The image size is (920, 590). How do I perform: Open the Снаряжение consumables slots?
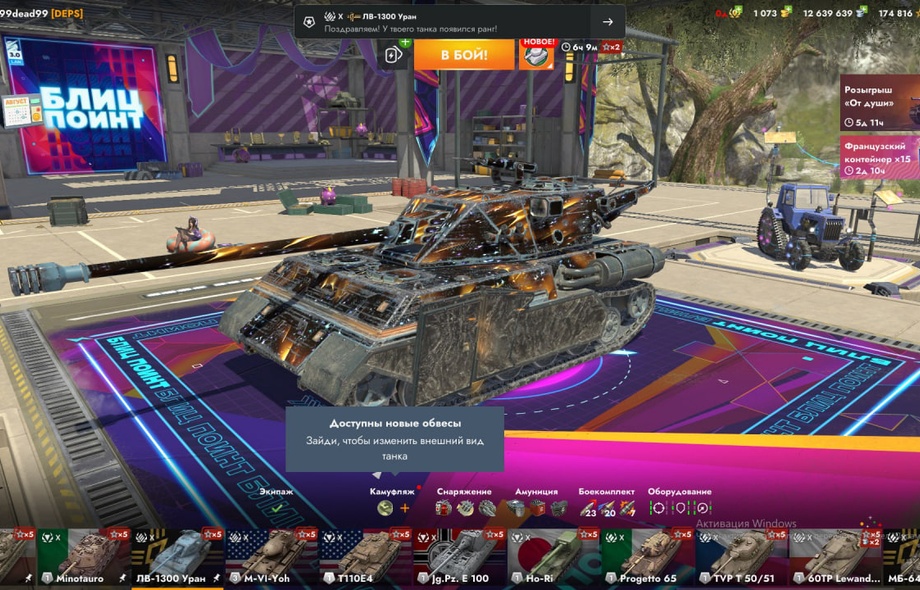[465, 508]
